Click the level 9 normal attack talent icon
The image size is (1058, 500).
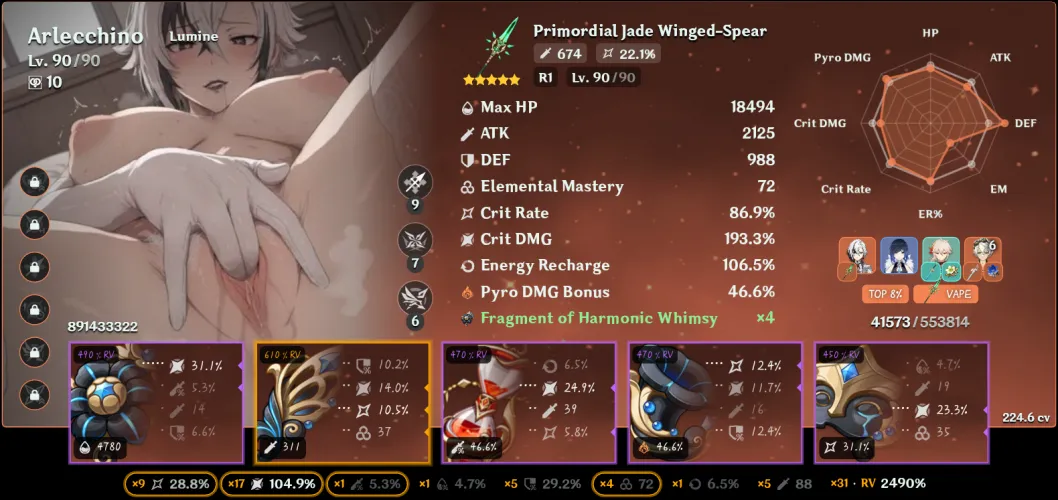(415, 183)
